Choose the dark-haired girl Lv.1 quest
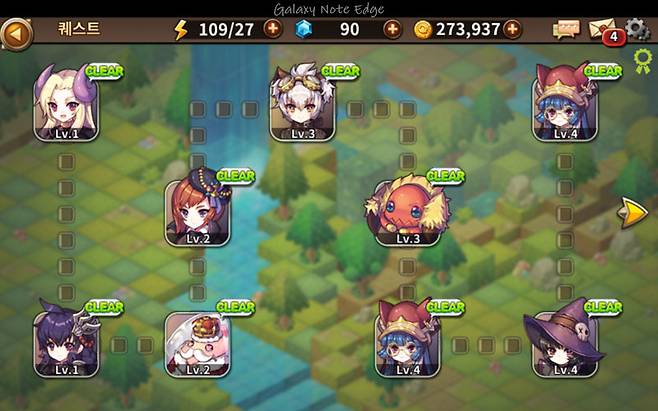This screenshot has height=411, width=658. (x=66, y=342)
